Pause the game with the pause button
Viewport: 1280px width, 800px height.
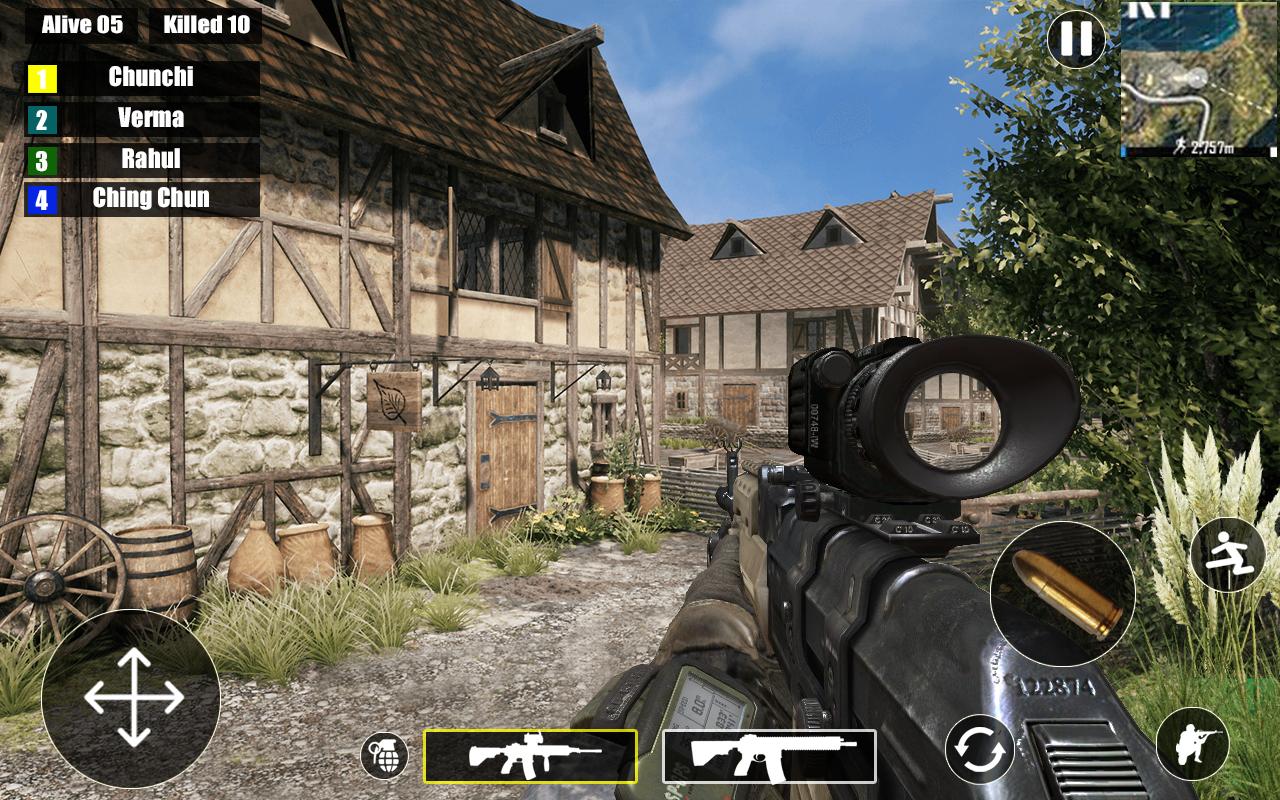1076,39
